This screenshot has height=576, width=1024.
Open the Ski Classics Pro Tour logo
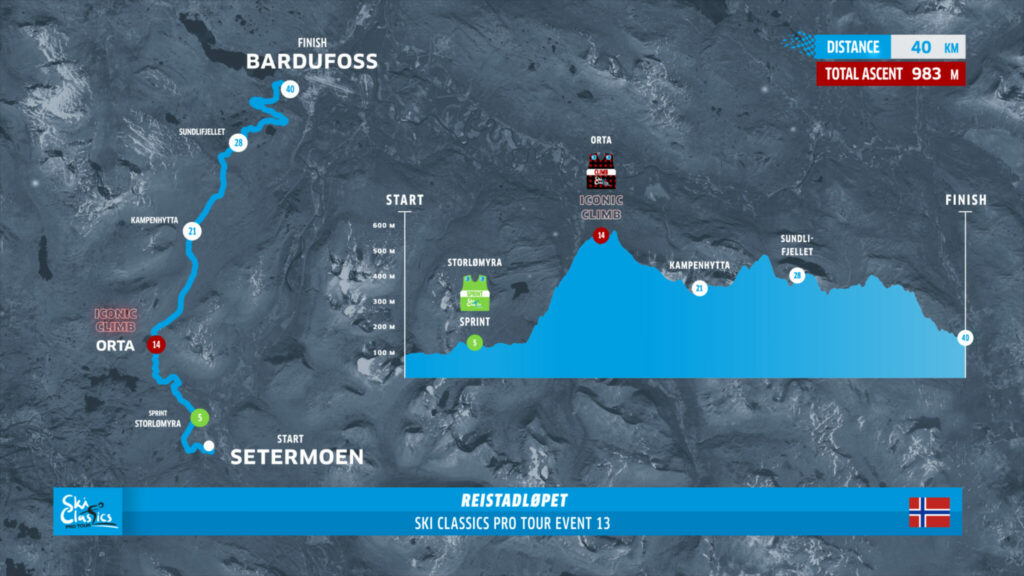point(89,512)
